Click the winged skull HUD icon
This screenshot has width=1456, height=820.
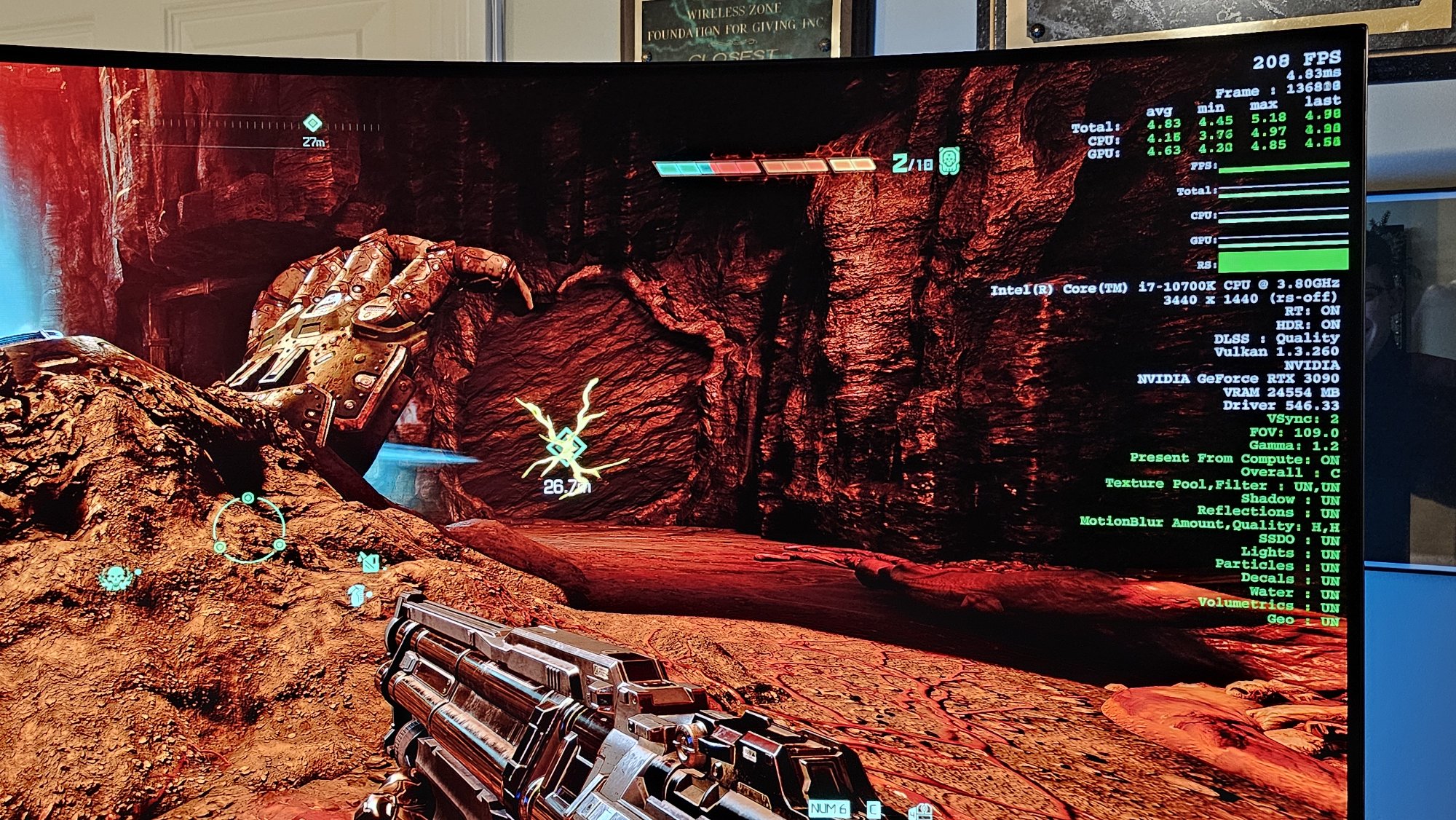click(116, 579)
